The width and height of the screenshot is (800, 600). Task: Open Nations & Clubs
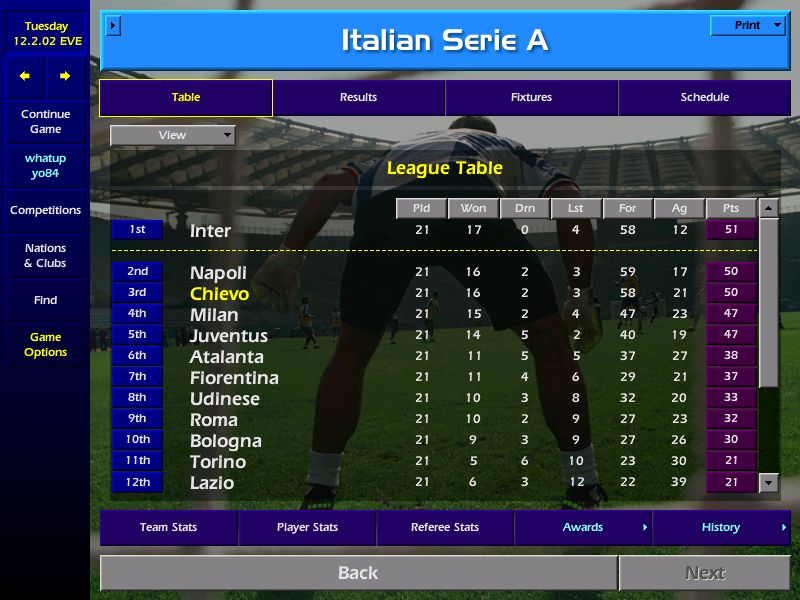45,255
